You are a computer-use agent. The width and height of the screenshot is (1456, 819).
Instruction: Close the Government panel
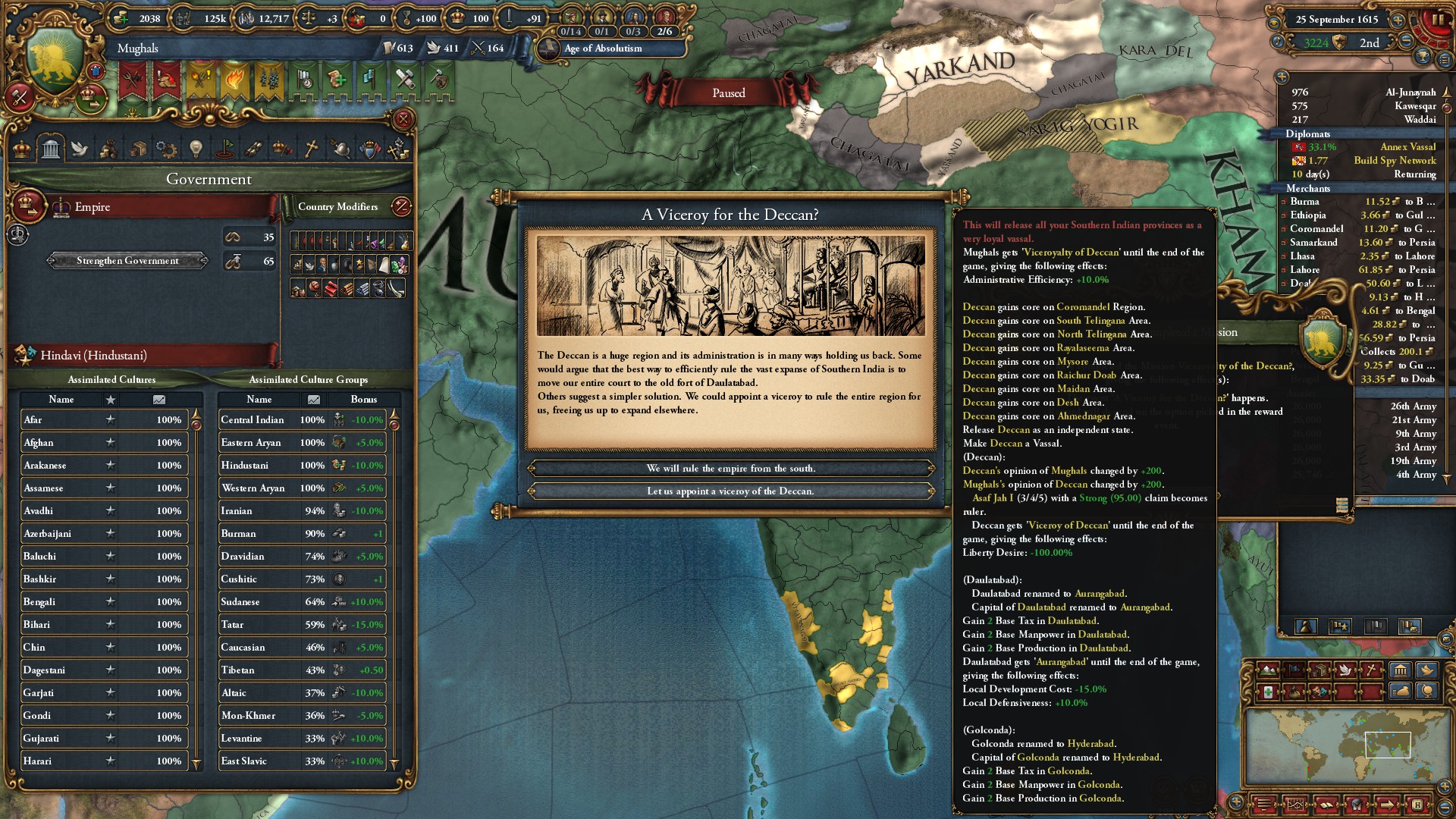(403, 119)
